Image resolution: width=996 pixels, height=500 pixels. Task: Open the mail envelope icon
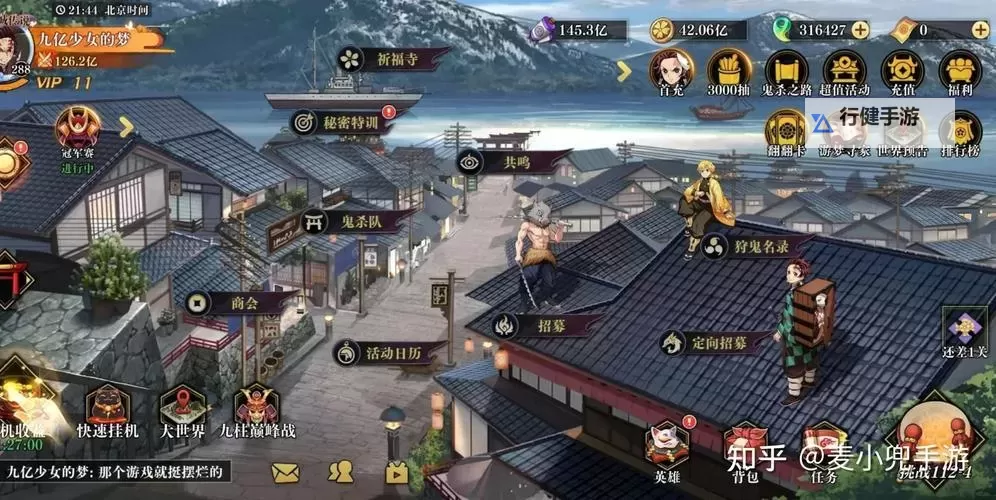(x=285, y=472)
